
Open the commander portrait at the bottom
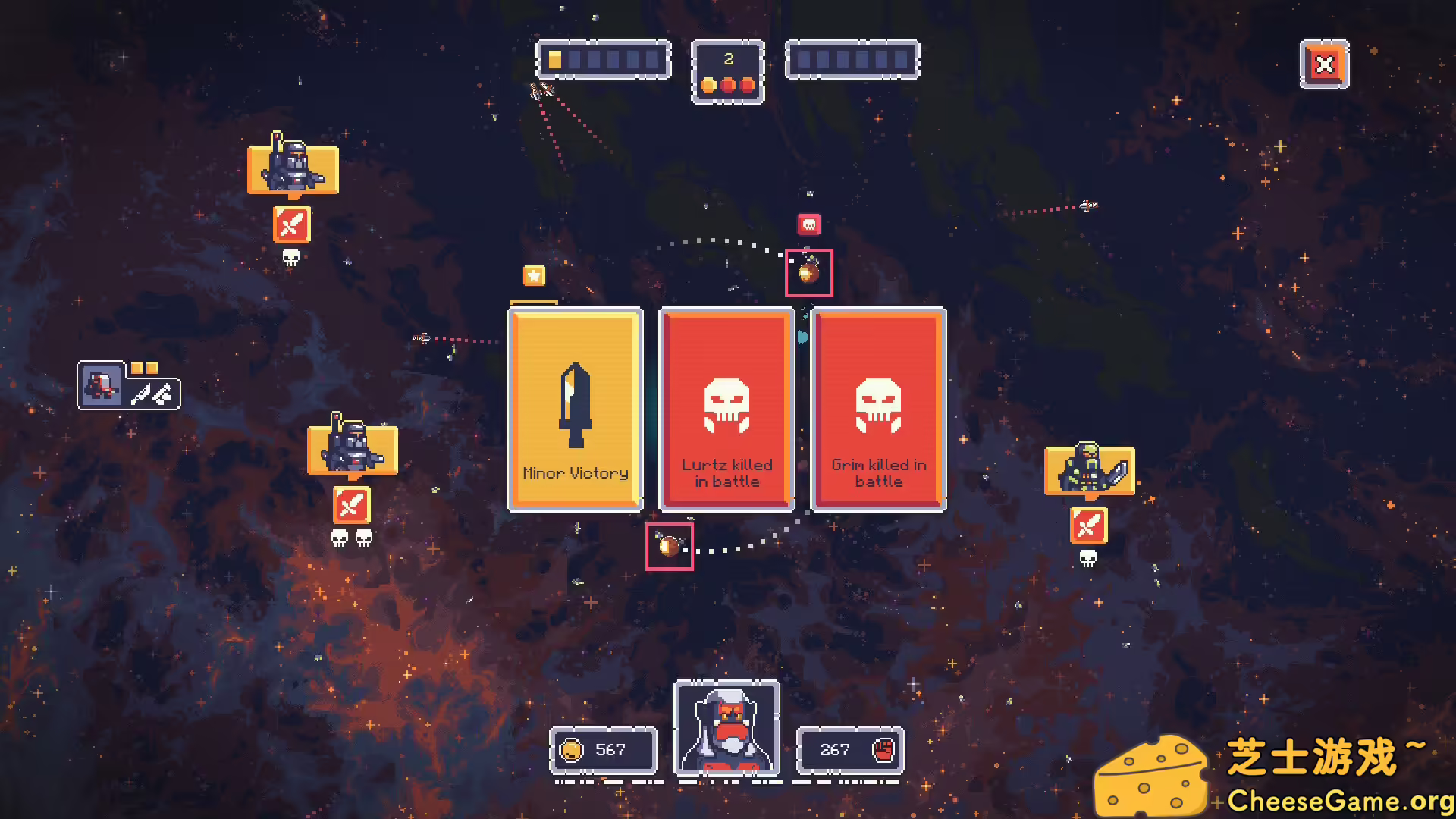[727, 730]
